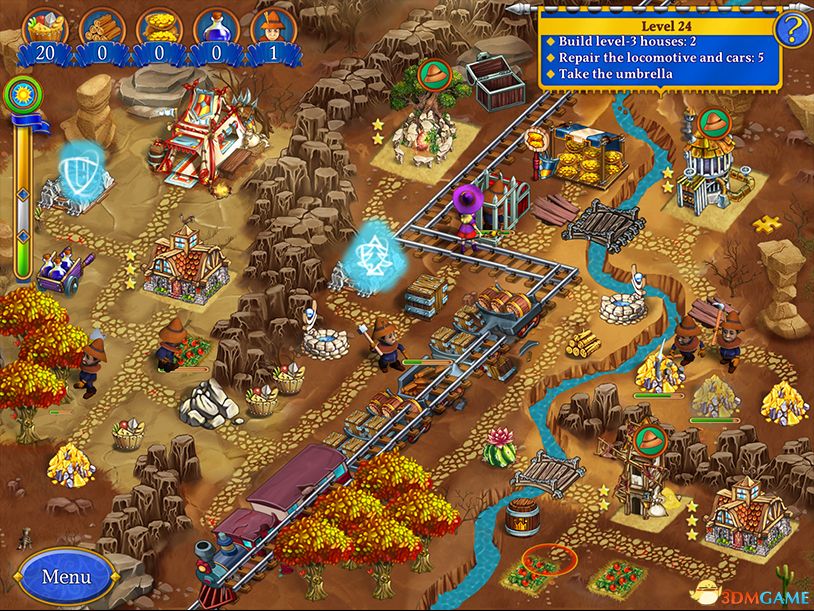Image resolution: width=814 pixels, height=611 pixels.
Task: Open the Menu button
Action: point(66,577)
